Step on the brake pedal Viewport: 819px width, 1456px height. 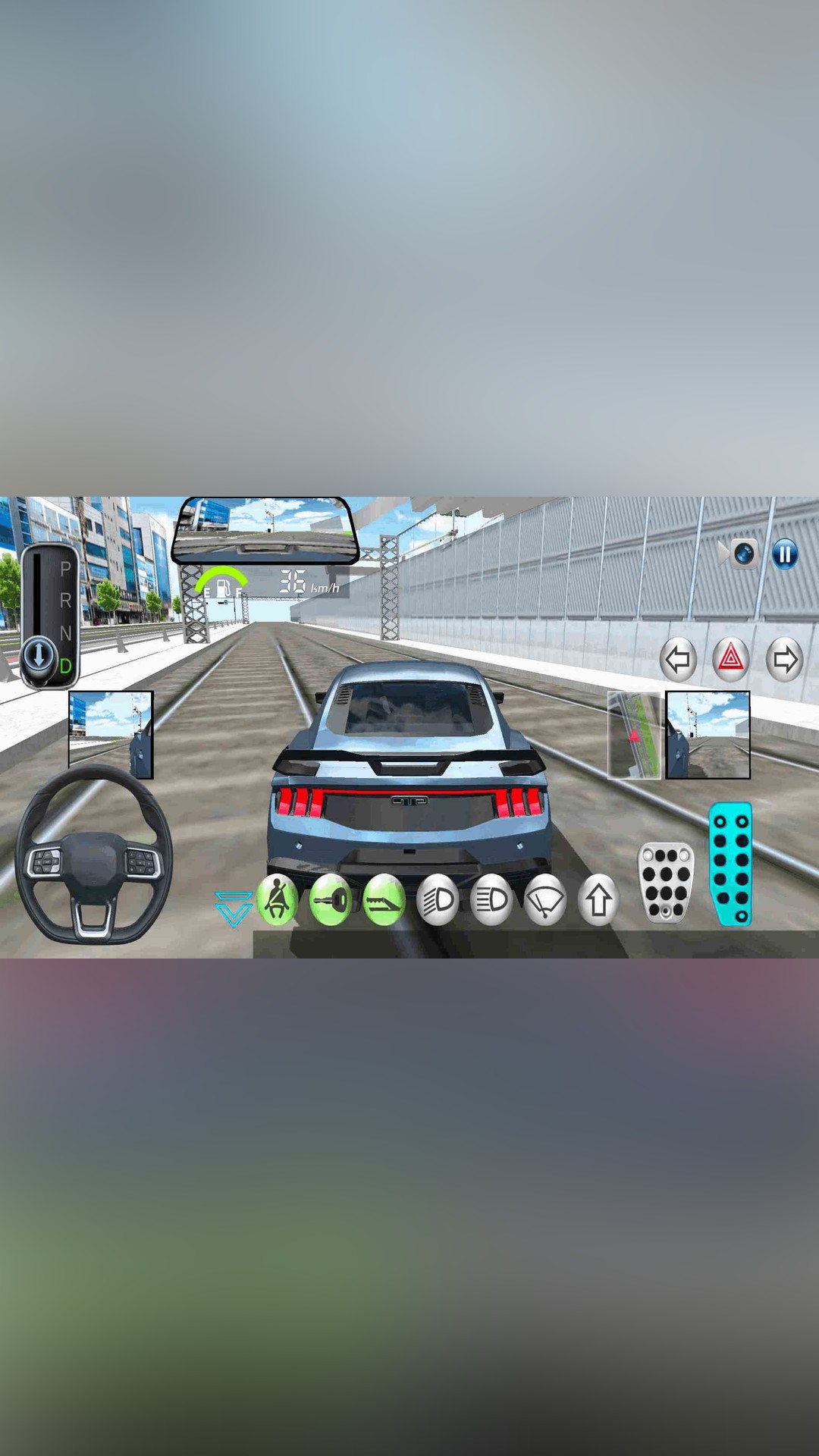(x=666, y=882)
